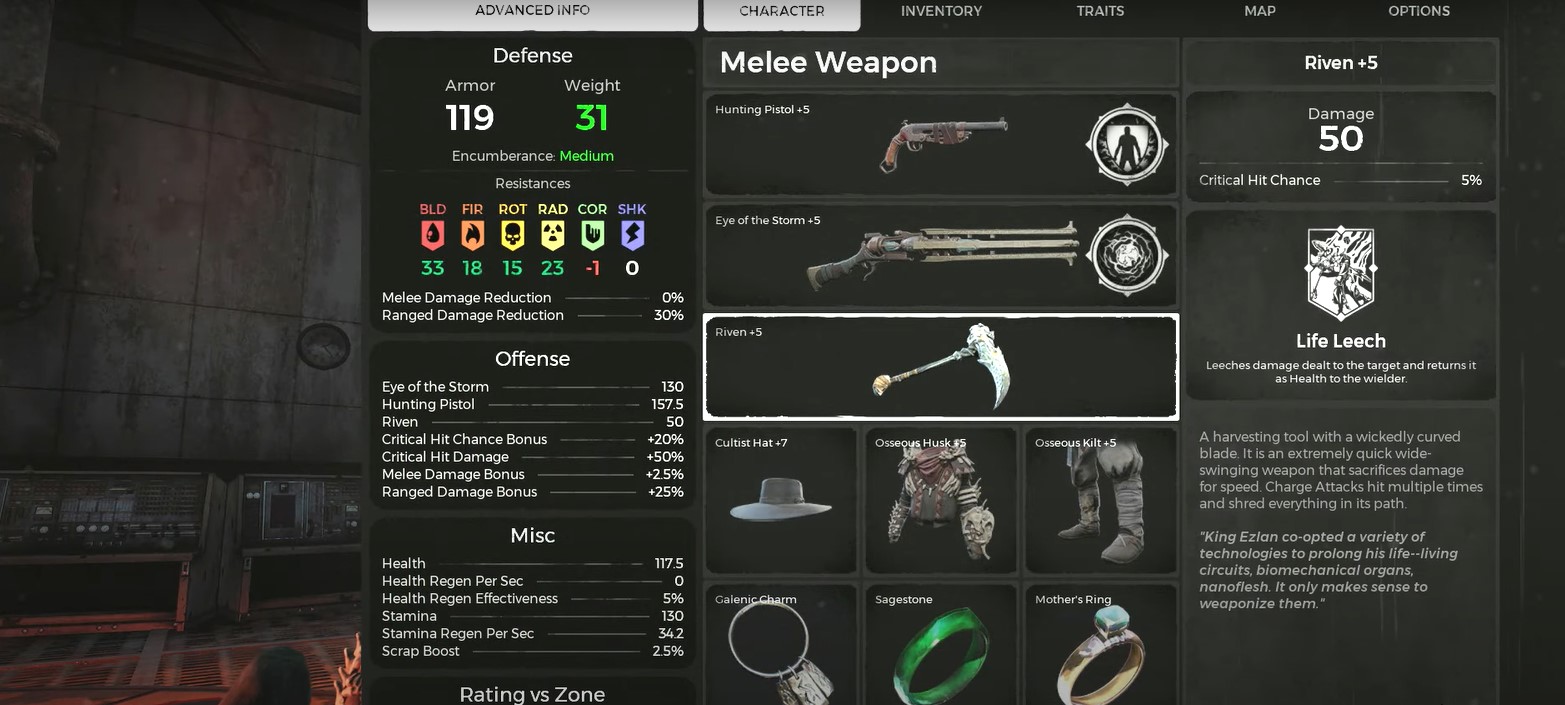1565x705 pixels.
Task: Click the Life Leech trait icon
Action: tap(1340, 272)
